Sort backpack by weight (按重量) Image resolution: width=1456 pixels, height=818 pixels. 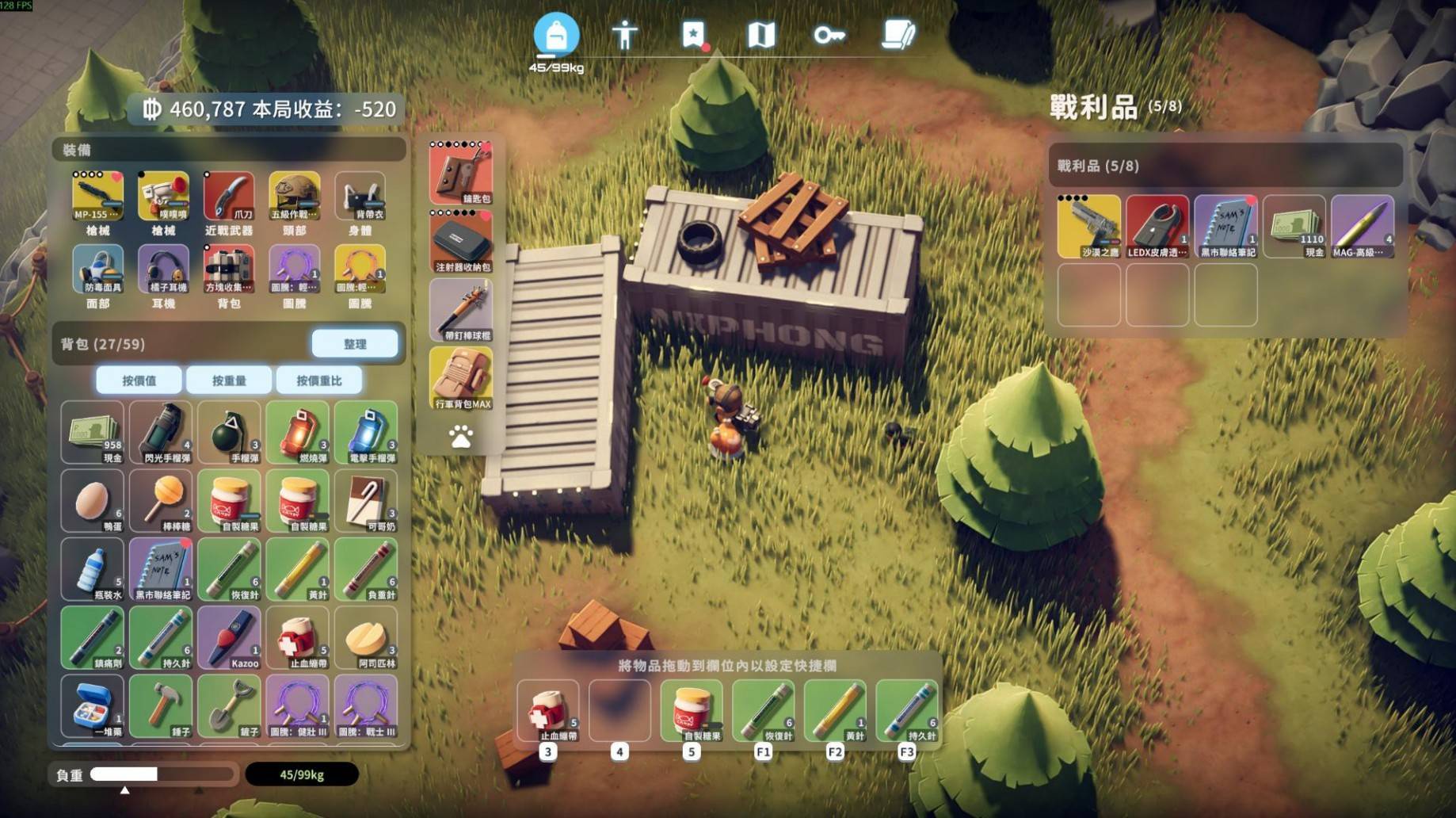[229, 380]
